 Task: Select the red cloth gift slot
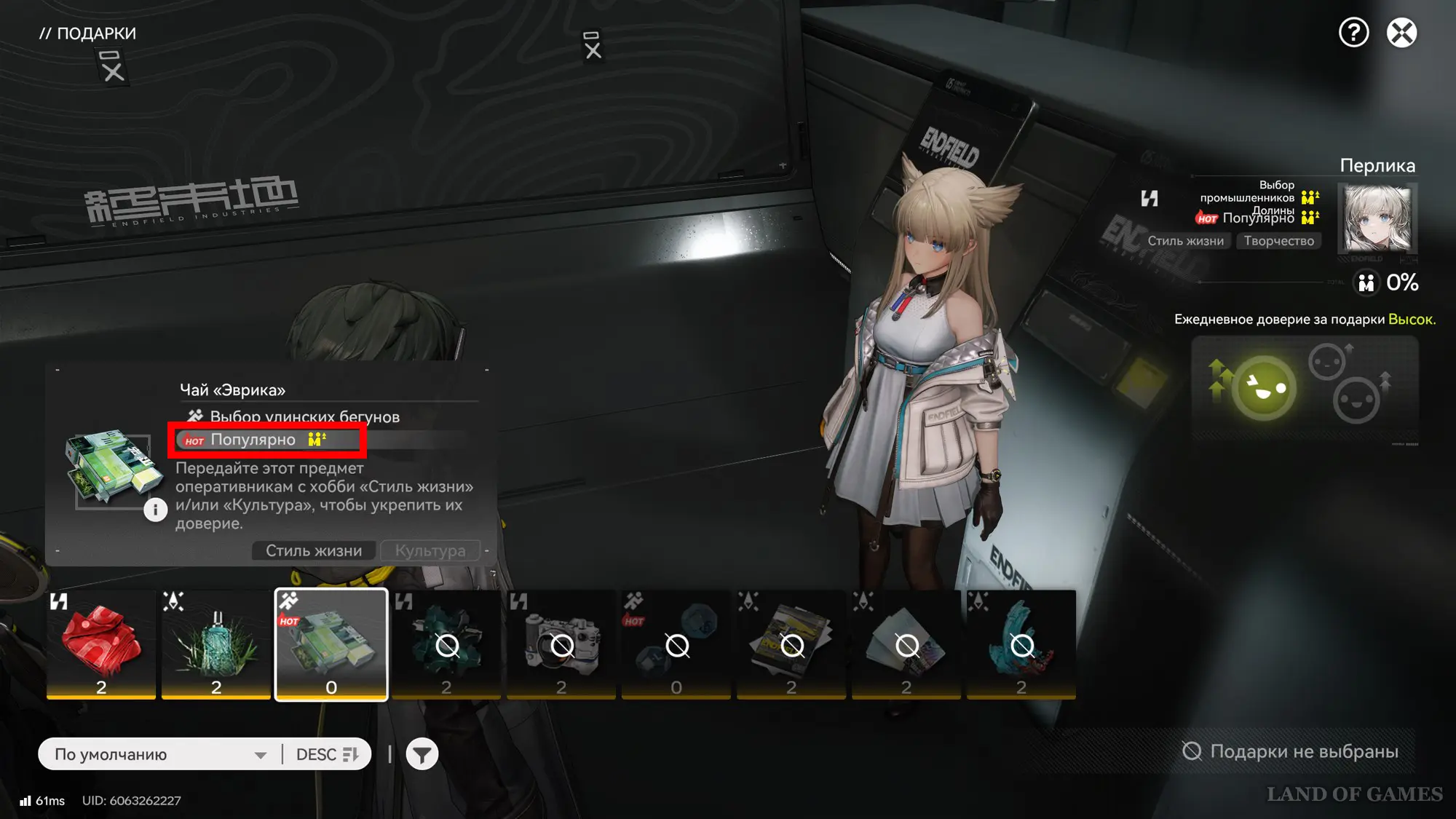click(x=101, y=644)
